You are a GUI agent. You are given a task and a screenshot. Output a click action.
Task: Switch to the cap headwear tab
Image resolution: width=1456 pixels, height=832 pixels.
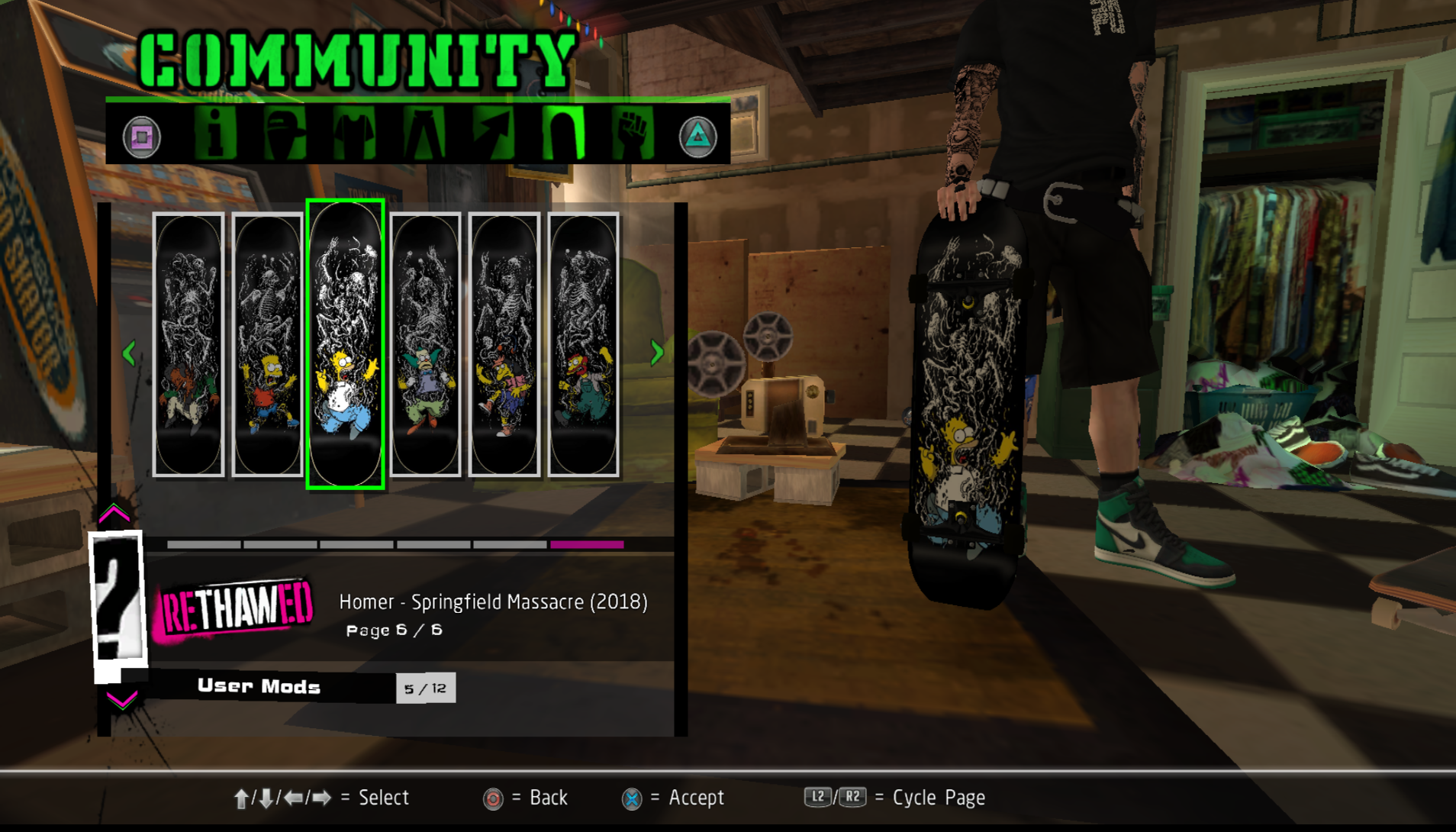285,134
